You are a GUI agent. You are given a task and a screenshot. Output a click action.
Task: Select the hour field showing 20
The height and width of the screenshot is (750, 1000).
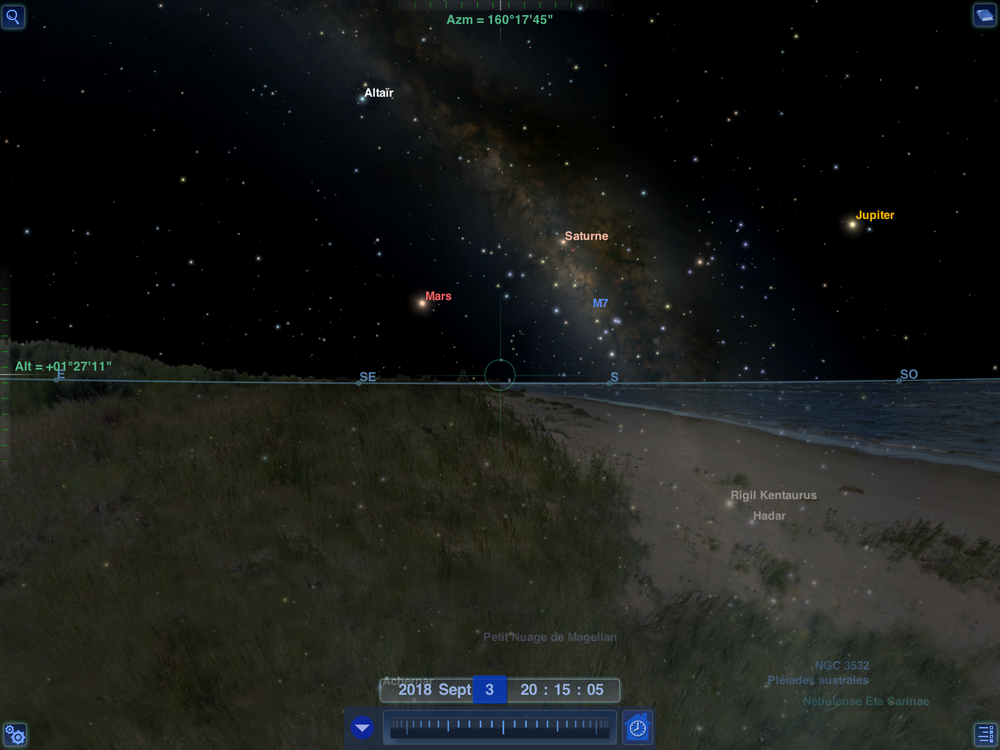pos(529,690)
